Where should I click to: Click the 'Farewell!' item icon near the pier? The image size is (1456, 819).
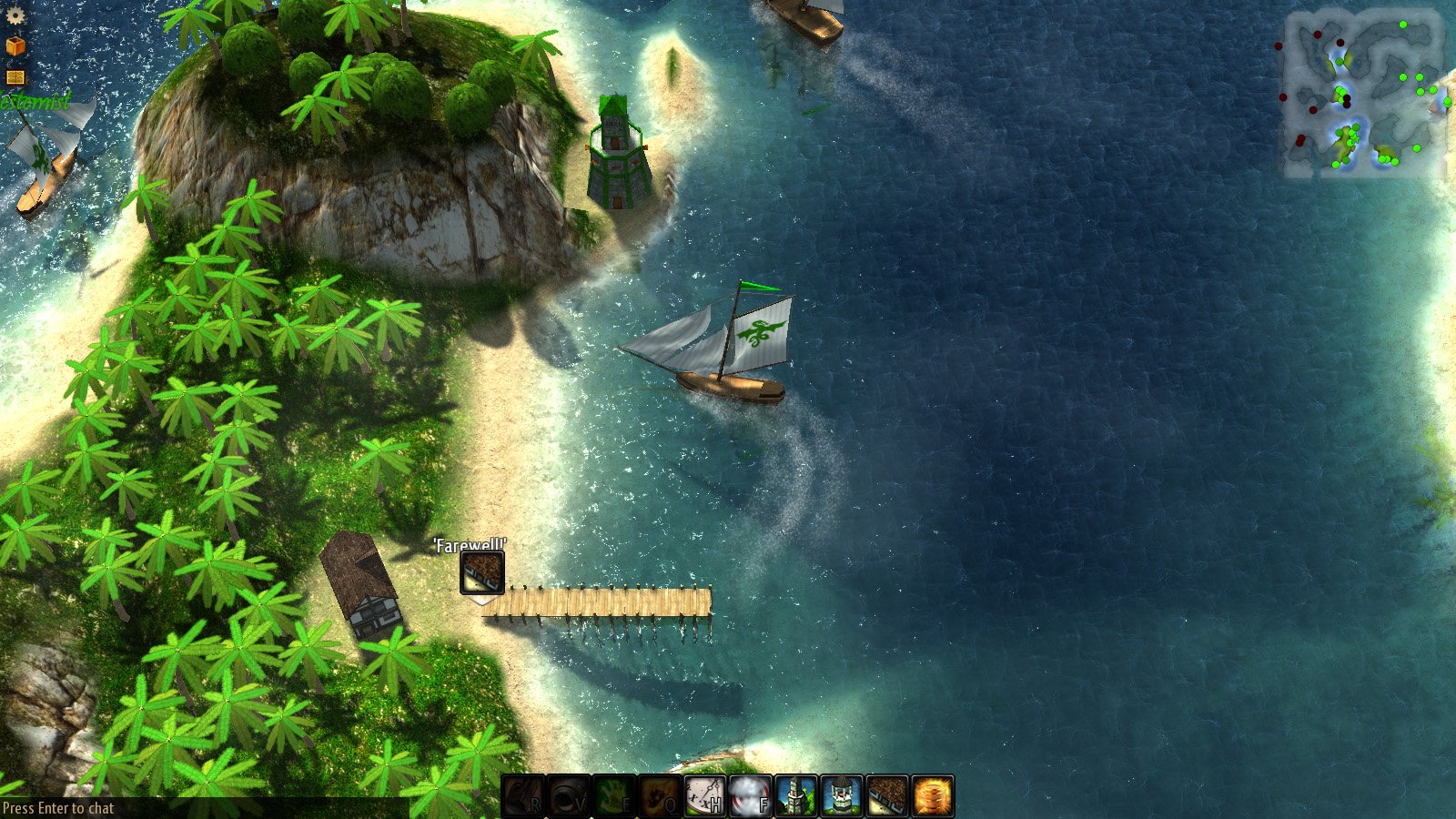(x=480, y=574)
